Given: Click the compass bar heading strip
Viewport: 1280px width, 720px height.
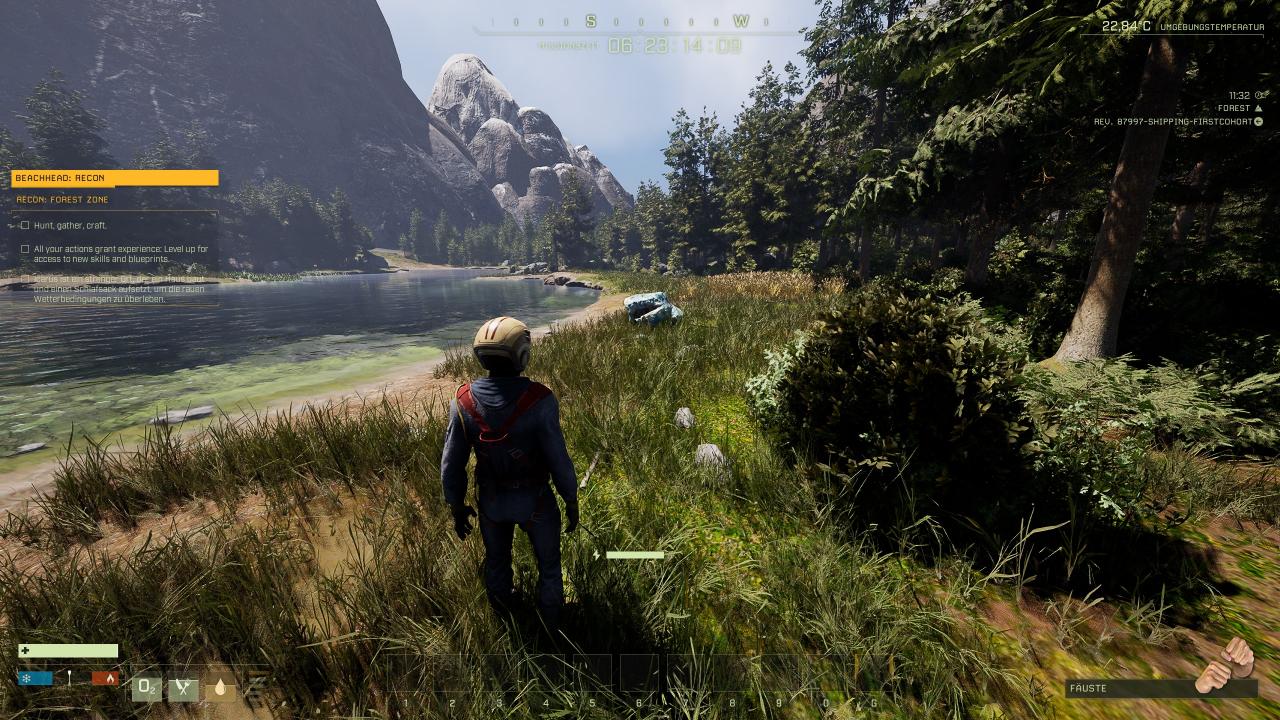Looking at the screenshot, I should 640,21.
